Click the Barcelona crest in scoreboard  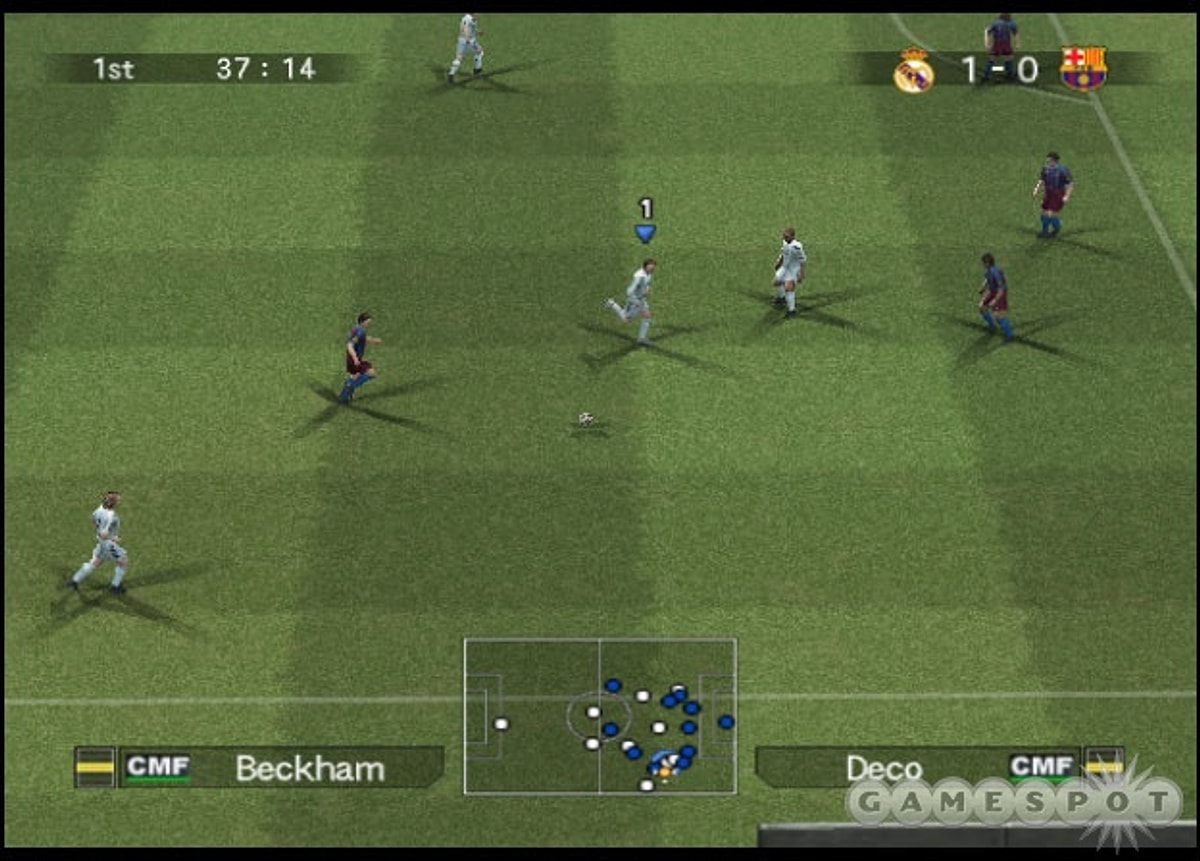pyautogui.click(x=1083, y=69)
